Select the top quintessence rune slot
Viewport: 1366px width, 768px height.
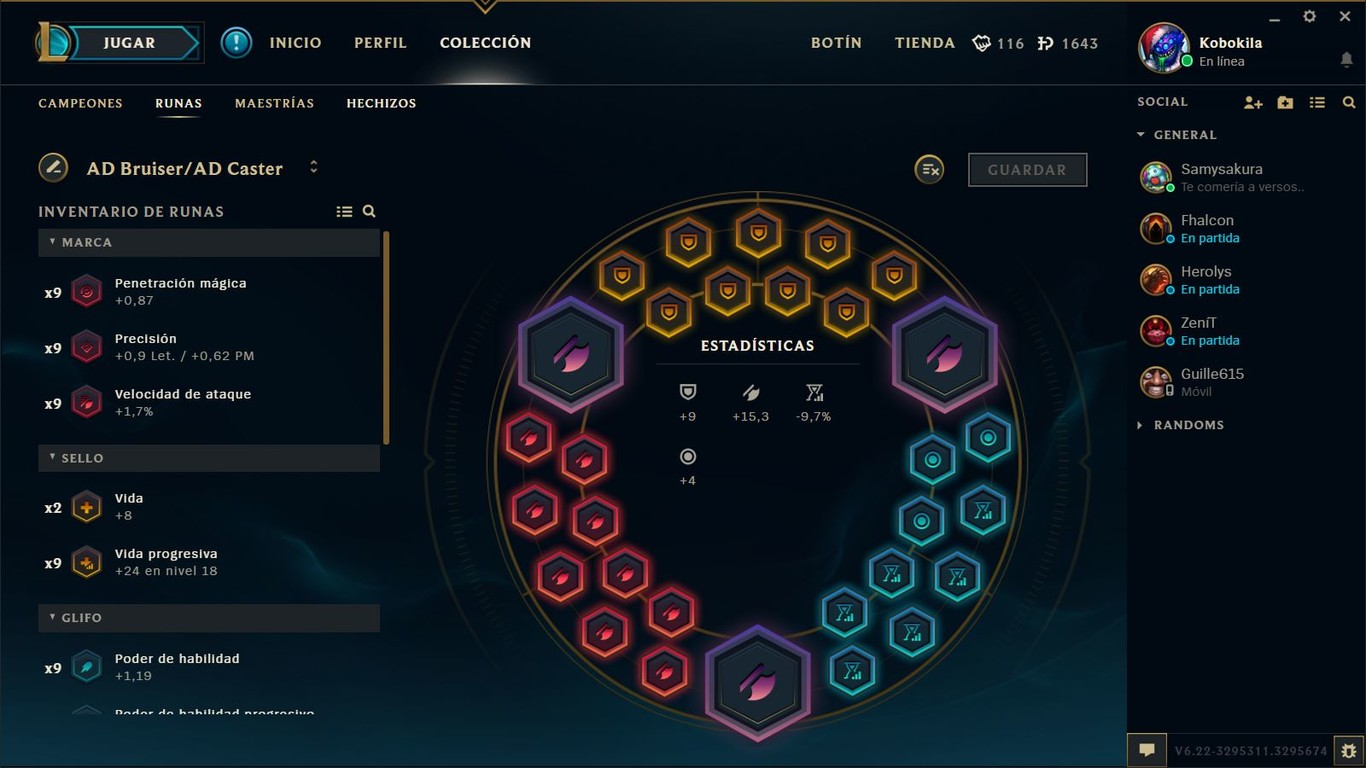(x=571, y=353)
